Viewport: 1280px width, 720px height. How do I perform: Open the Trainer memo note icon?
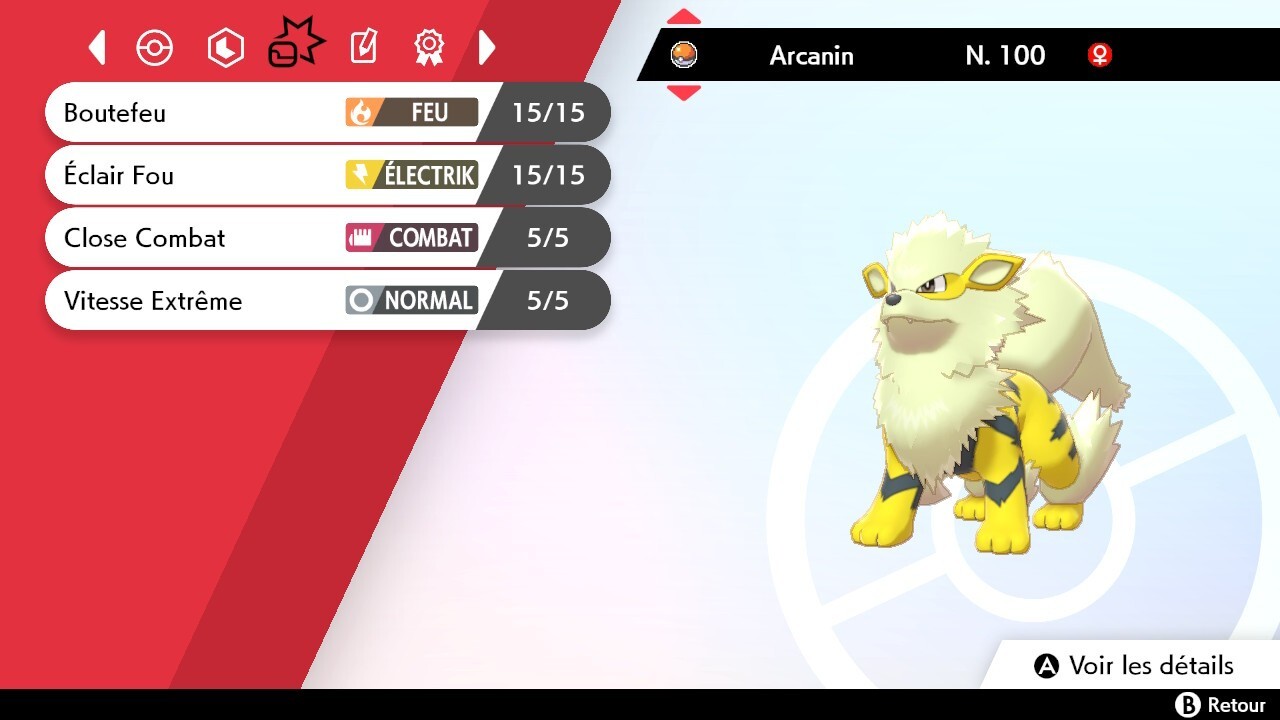[362, 47]
